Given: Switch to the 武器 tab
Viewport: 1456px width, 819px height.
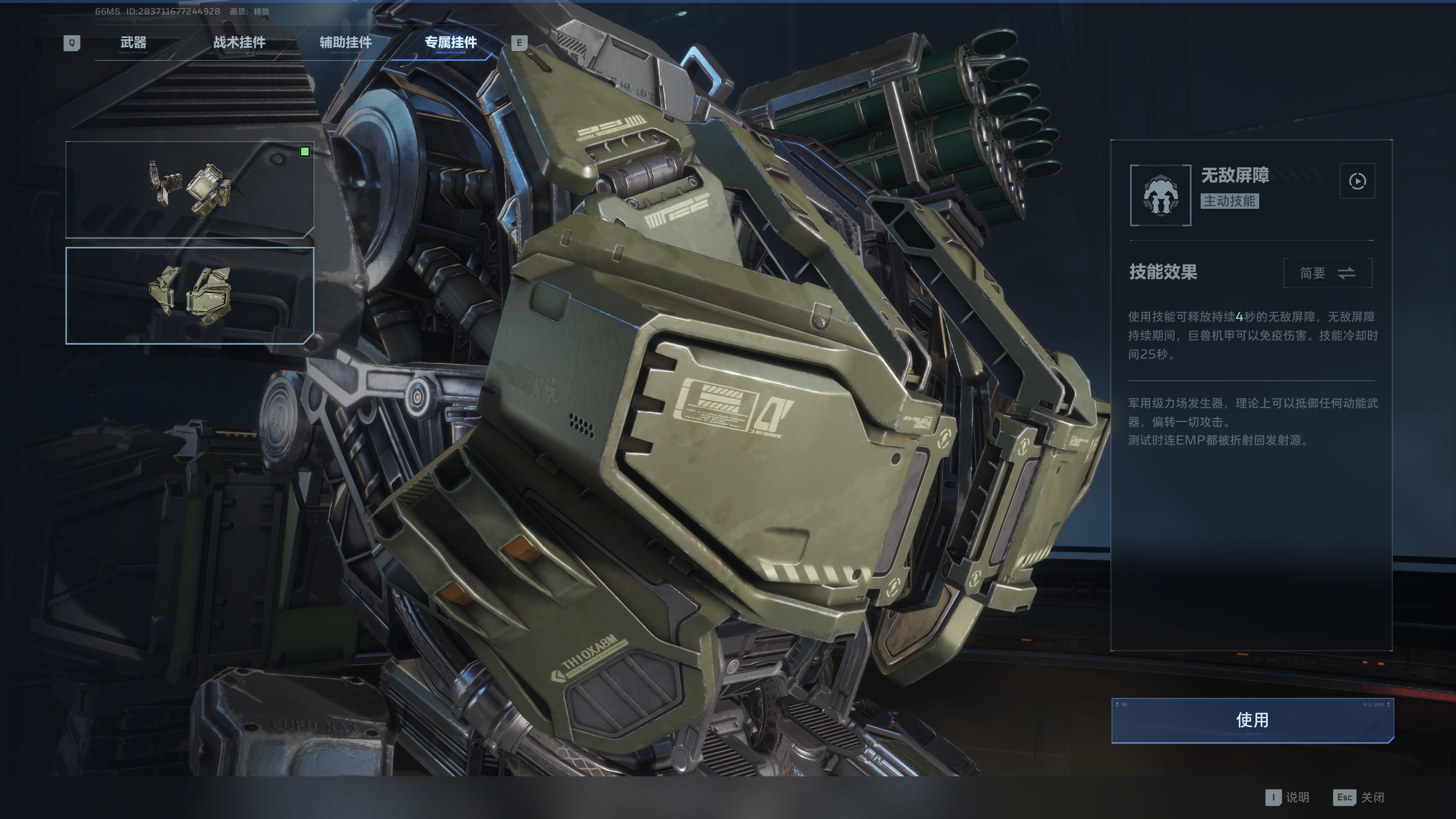Looking at the screenshot, I should pyautogui.click(x=134, y=43).
